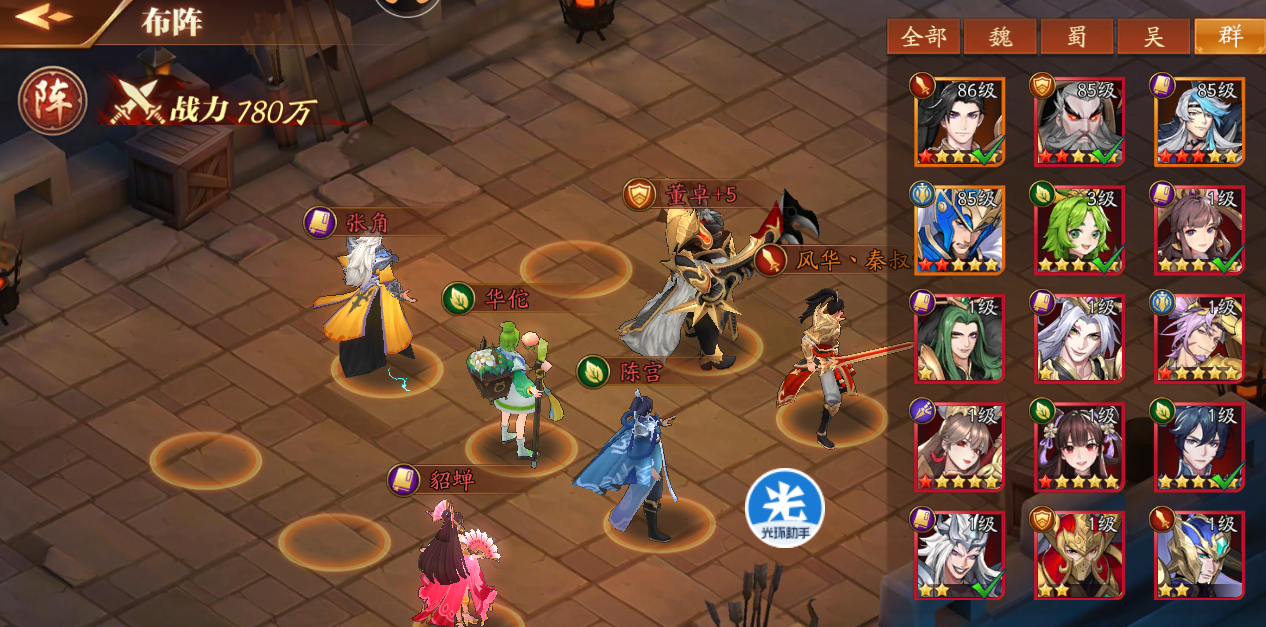The width and height of the screenshot is (1266, 627).
Task: Pick the grey-bearded level 85 hero portrait
Action: point(1079,122)
